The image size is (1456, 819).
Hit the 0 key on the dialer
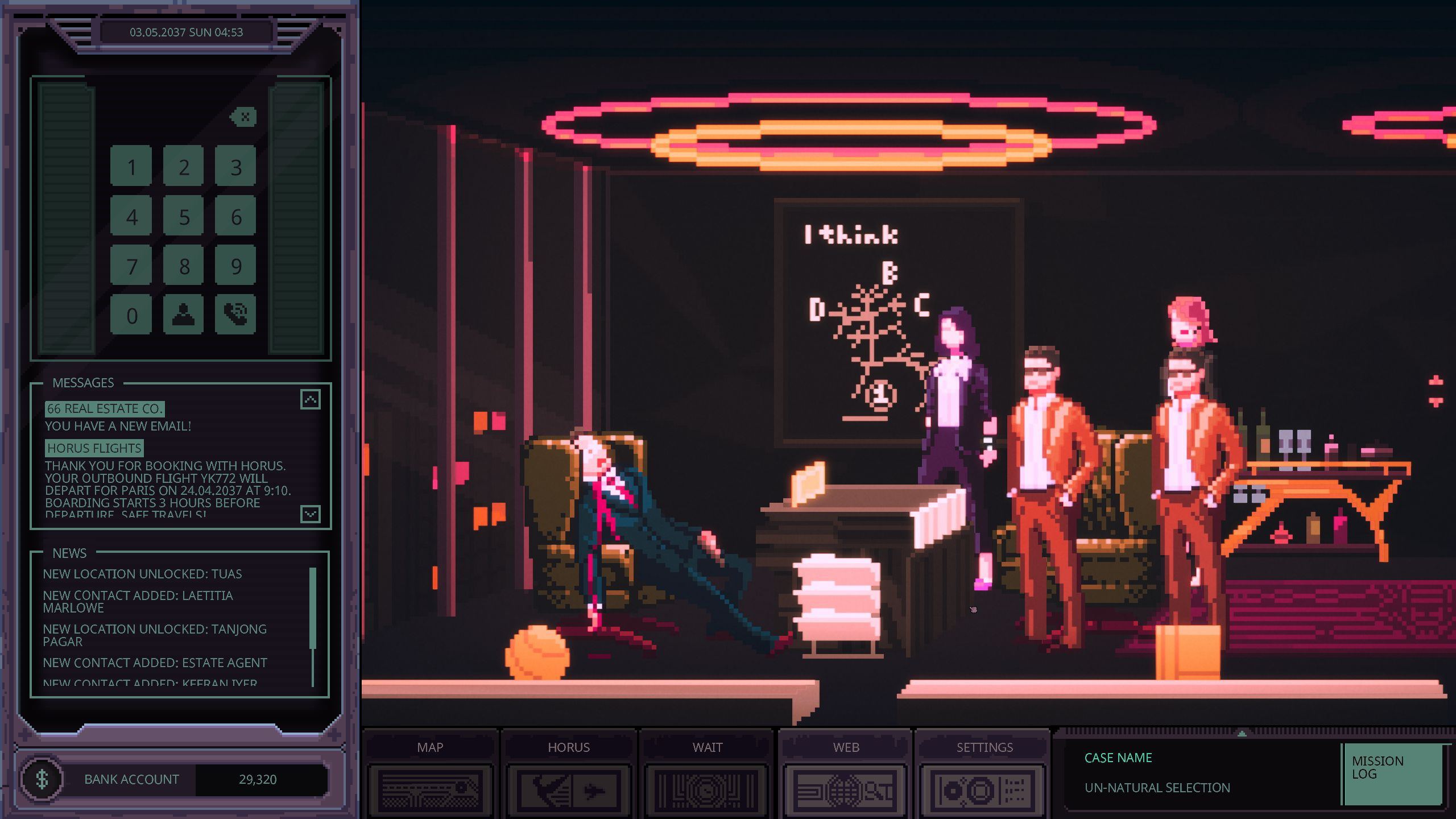(x=131, y=315)
